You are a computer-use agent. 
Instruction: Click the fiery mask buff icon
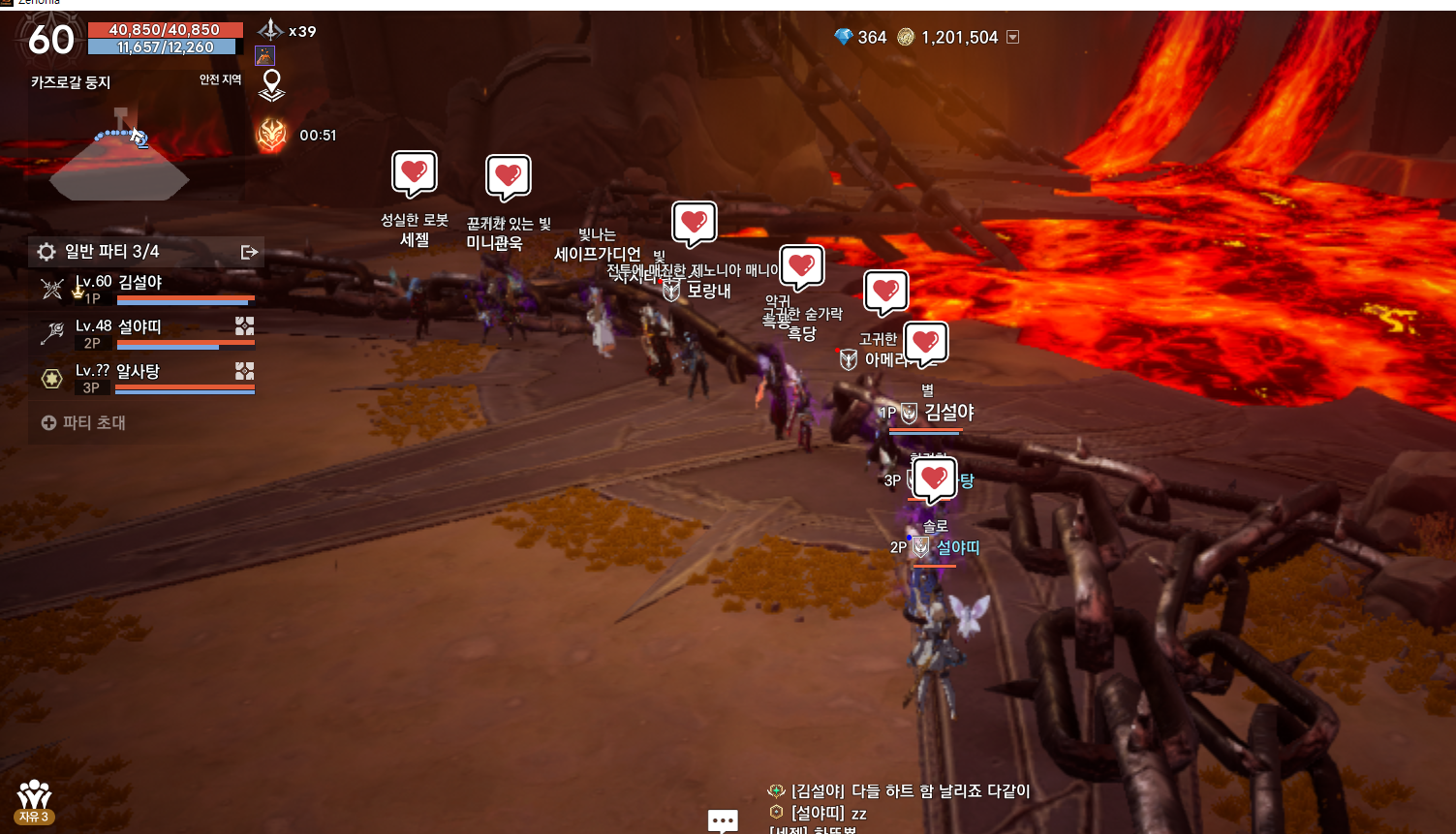pyautogui.click(x=271, y=135)
